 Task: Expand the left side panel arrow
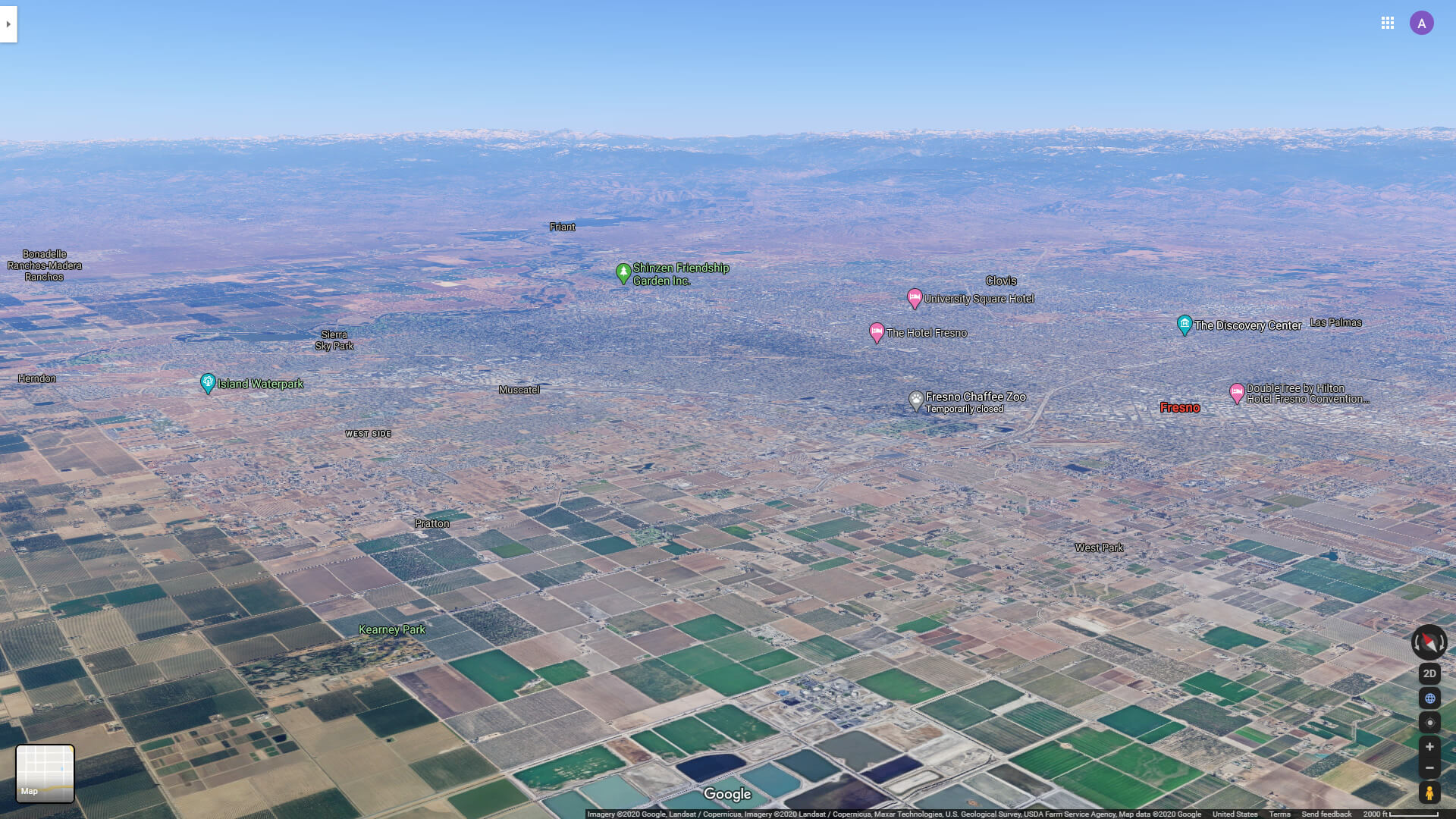8,24
